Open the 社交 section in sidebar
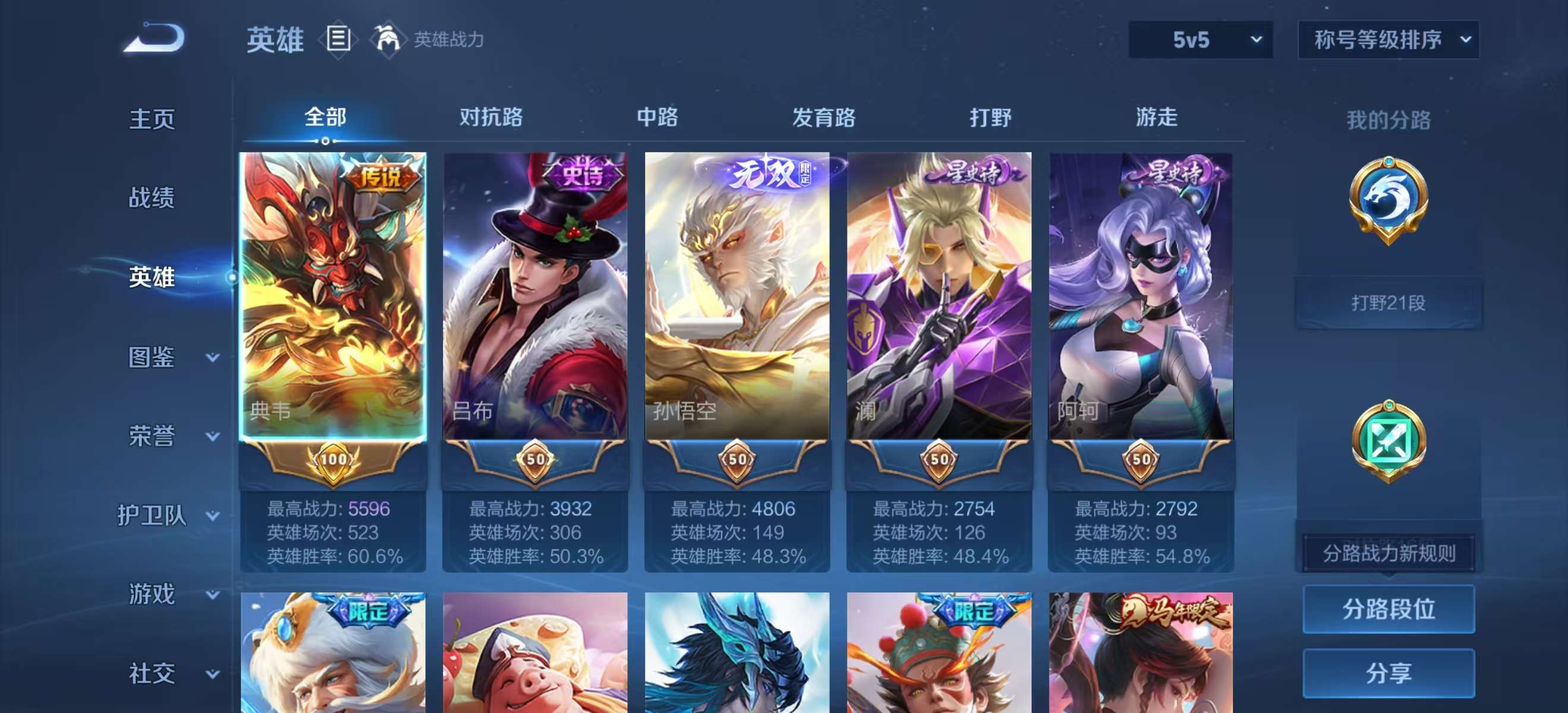1568x713 pixels. tap(151, 673)
